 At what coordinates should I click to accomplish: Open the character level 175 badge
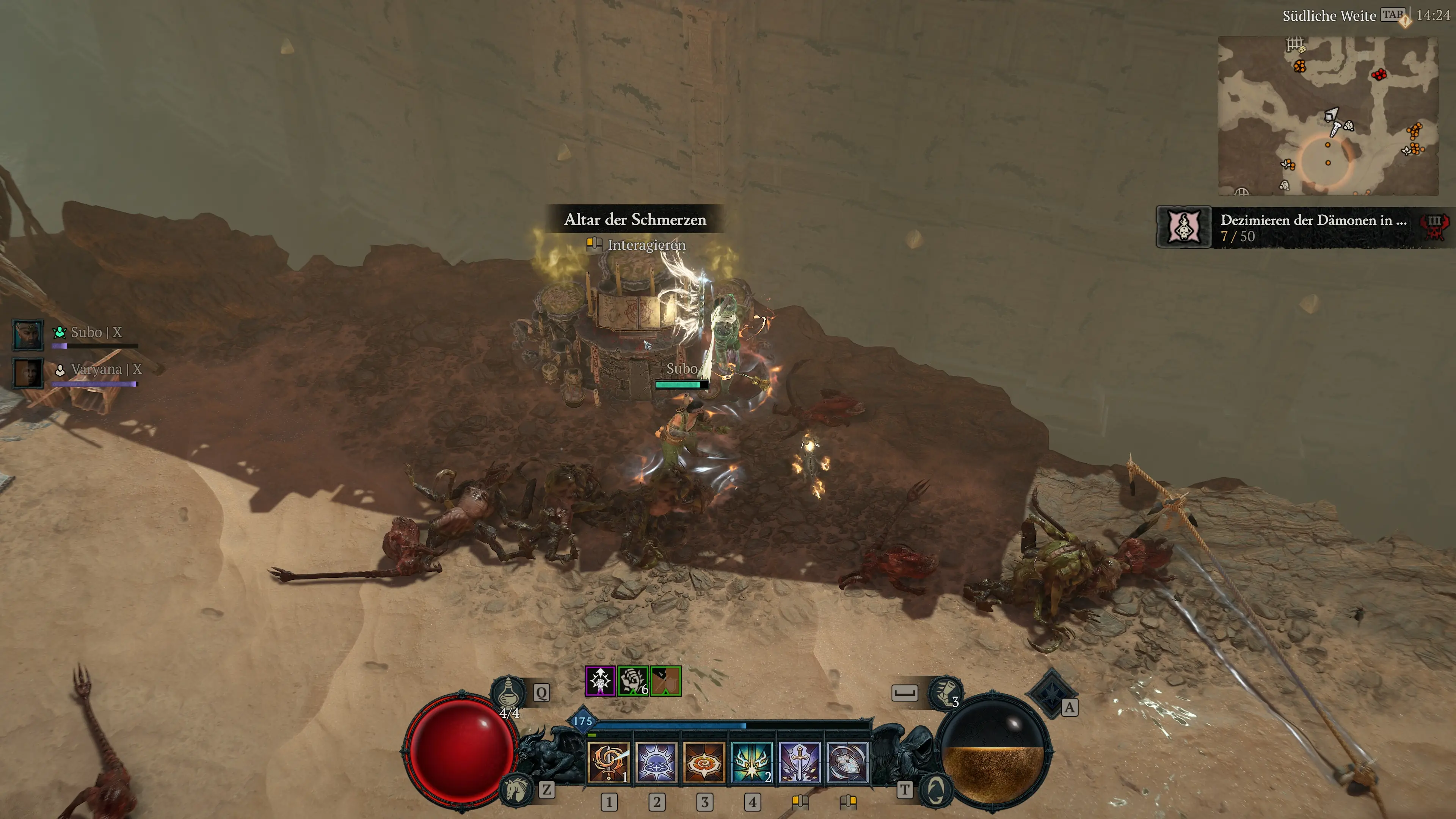tap(583, 721)
